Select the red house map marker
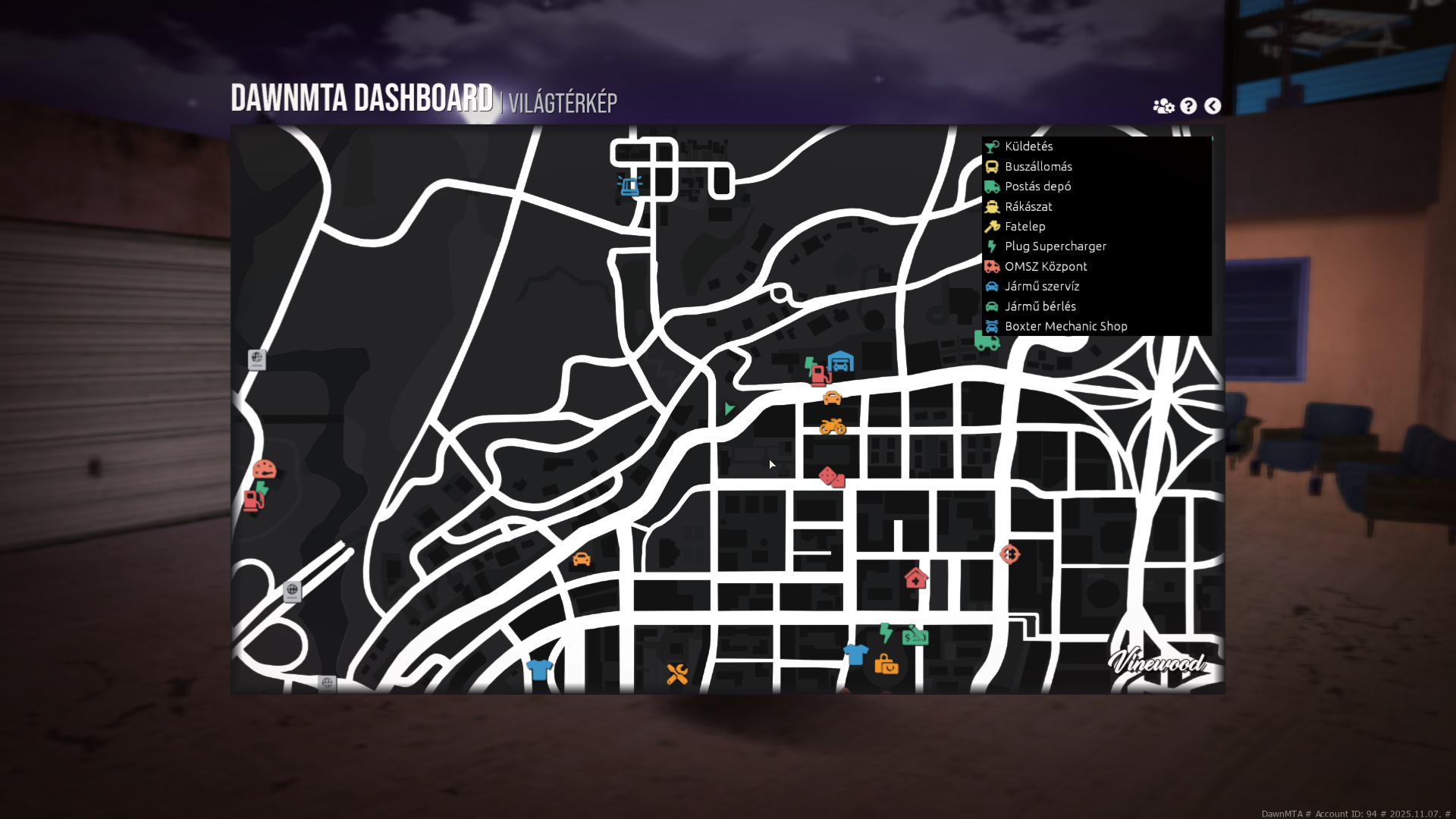This screenshot has height=819, width=1456. click(916, 579)
